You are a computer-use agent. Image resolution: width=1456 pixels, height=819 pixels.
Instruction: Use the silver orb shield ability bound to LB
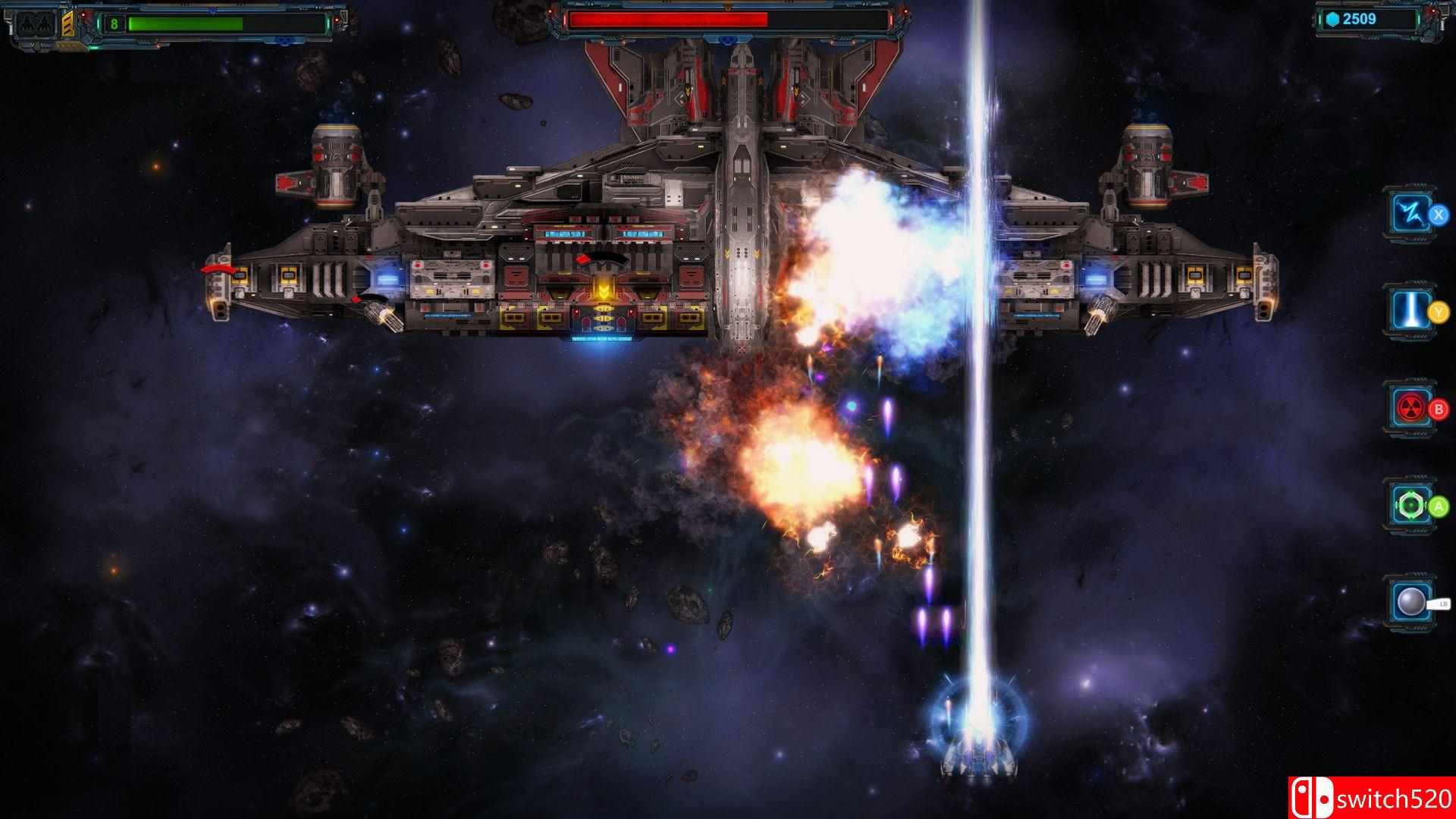(1410, 601)
